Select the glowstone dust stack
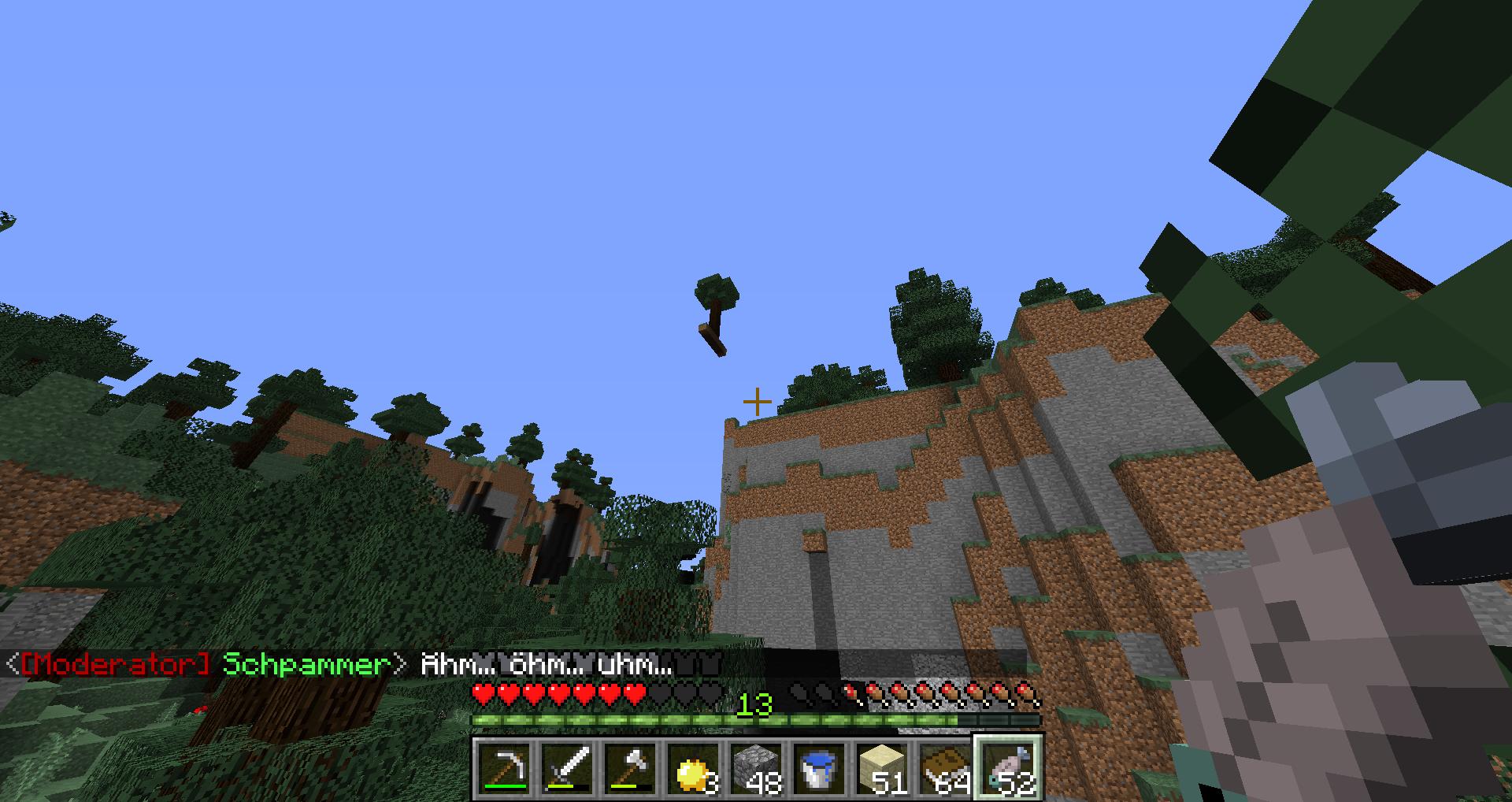Viewport: 1512px width, 802px height. click(694, 768)
